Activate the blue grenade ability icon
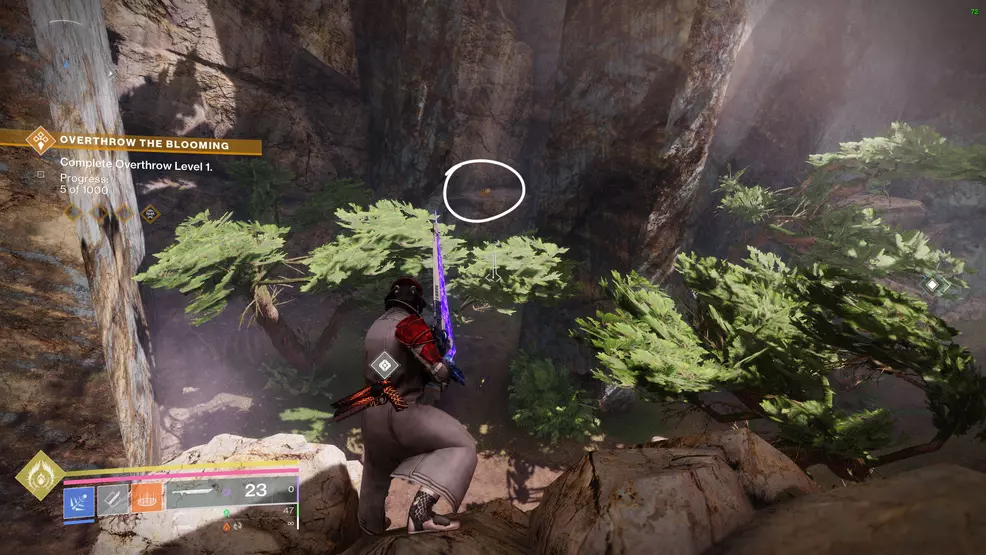986x555 pixels. click(80, 497)
